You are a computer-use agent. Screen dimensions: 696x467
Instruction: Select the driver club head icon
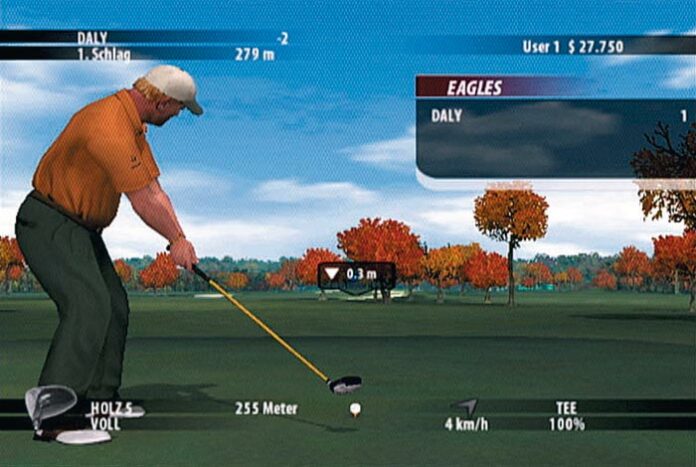(49, 405)
